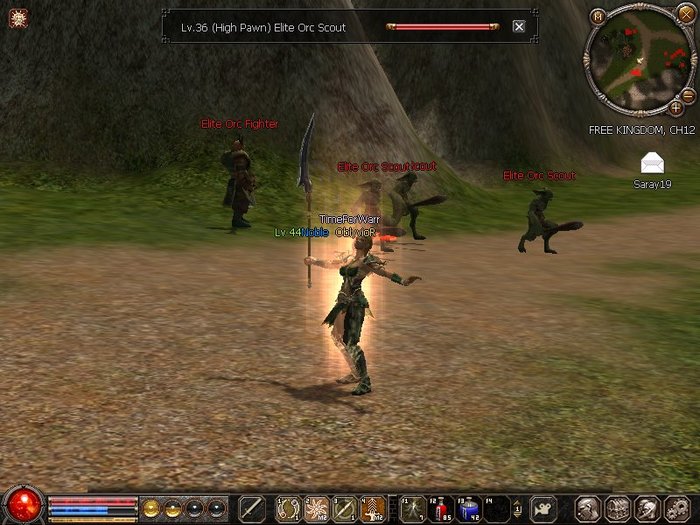Activate the white spiked burst skill
Viewport: 700px width, 525px height.
point(317,508)
